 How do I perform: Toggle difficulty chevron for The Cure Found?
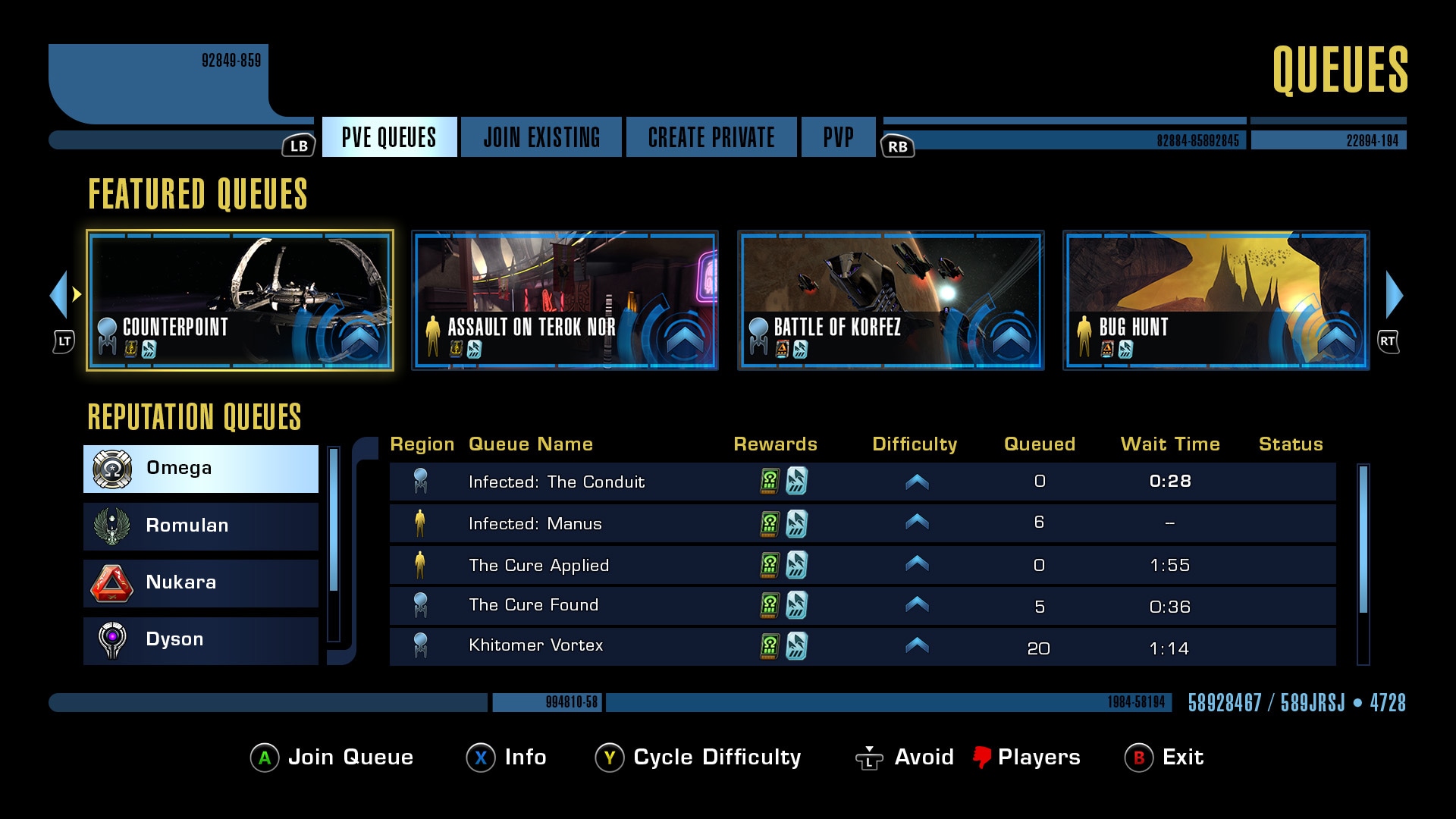[x=915, y=604]
